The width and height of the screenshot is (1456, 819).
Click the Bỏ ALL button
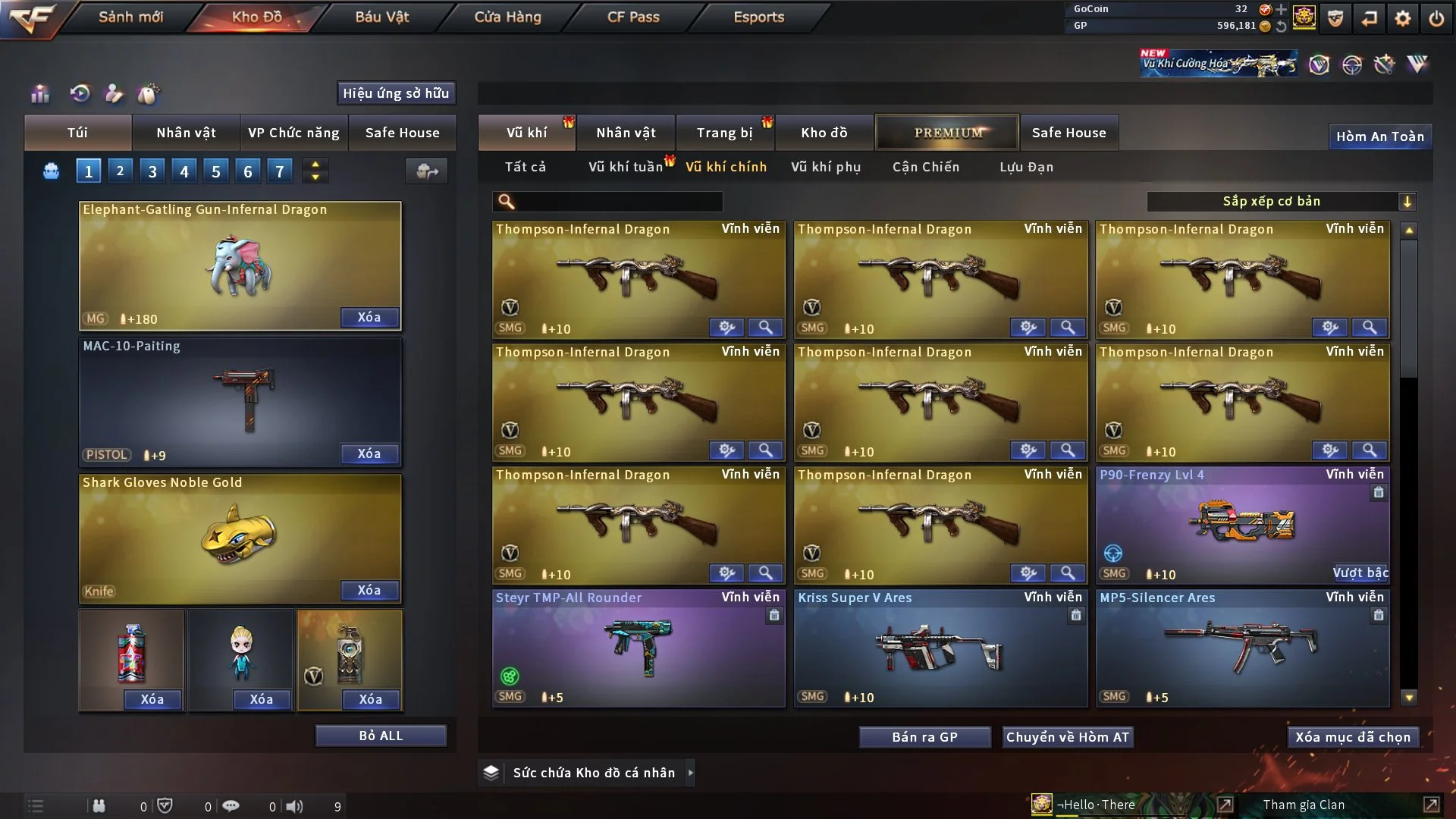(381, 736)
